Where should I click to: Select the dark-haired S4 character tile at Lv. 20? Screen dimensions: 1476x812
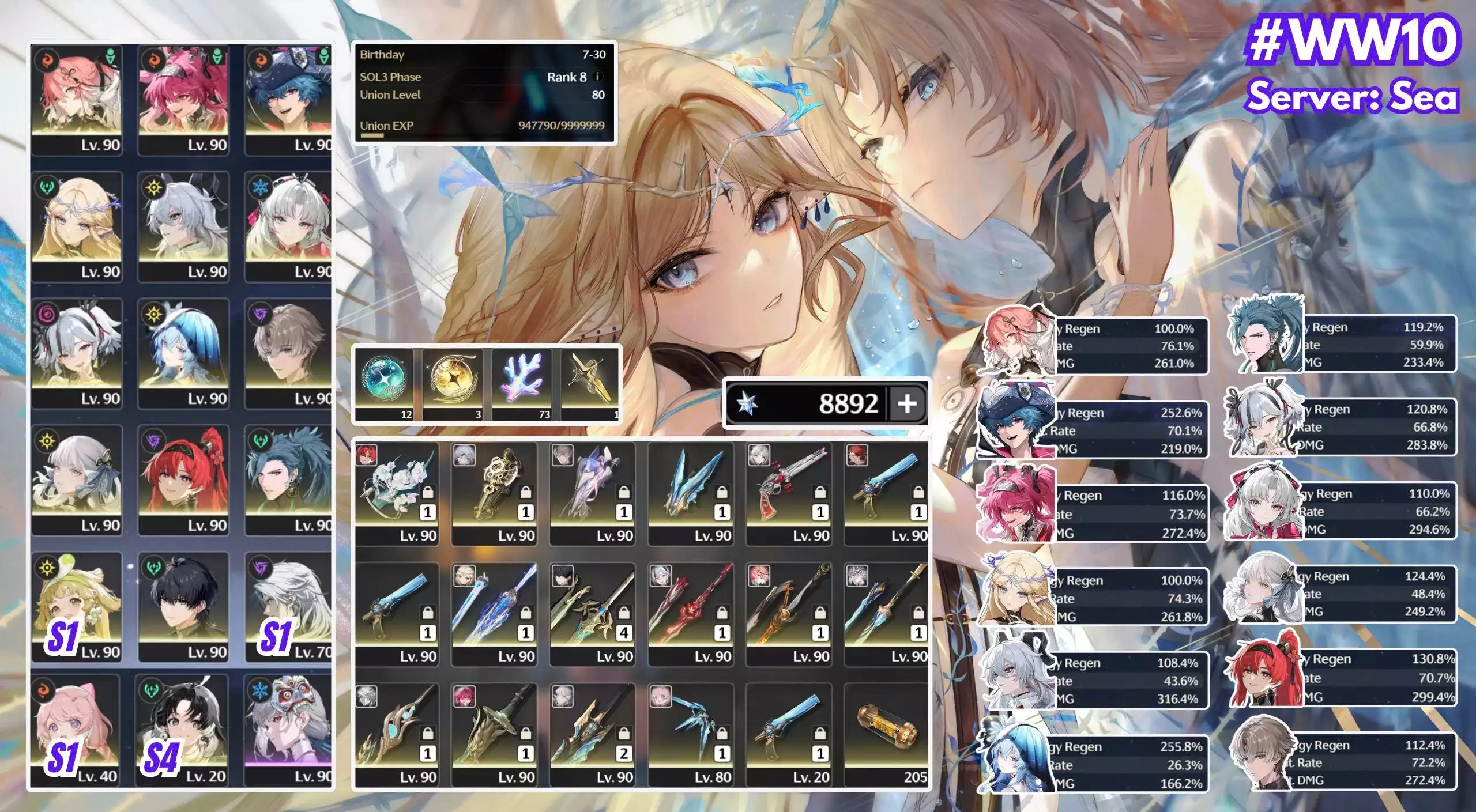tap(182, 729)
